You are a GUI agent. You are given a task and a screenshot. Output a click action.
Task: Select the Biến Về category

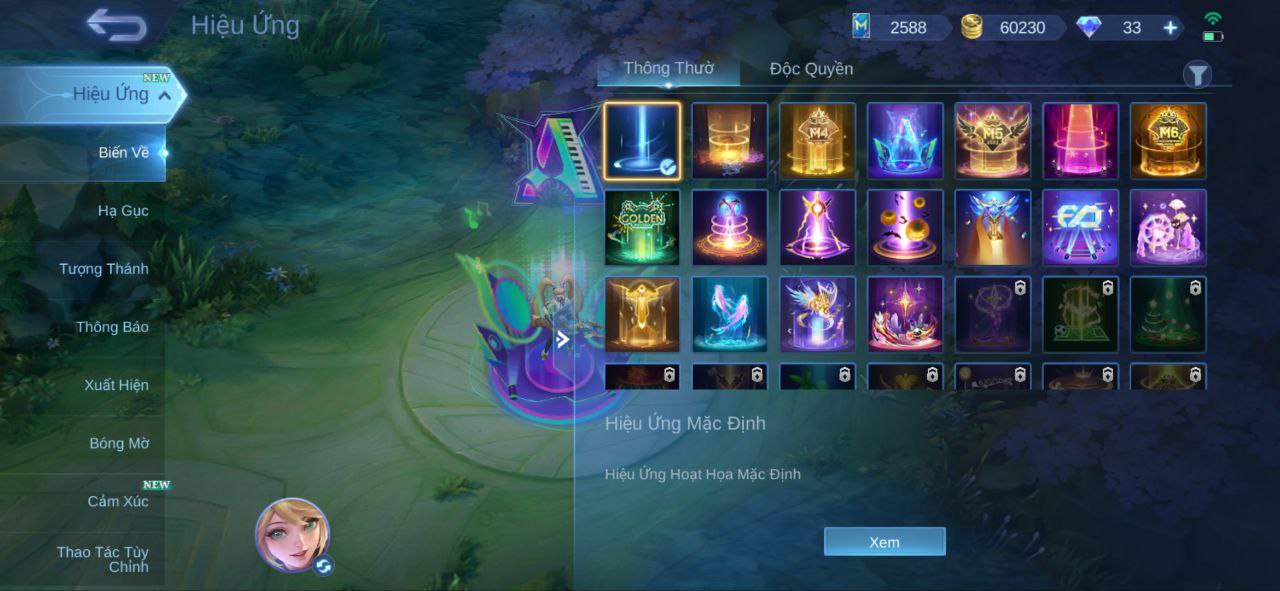pos(124,153)
